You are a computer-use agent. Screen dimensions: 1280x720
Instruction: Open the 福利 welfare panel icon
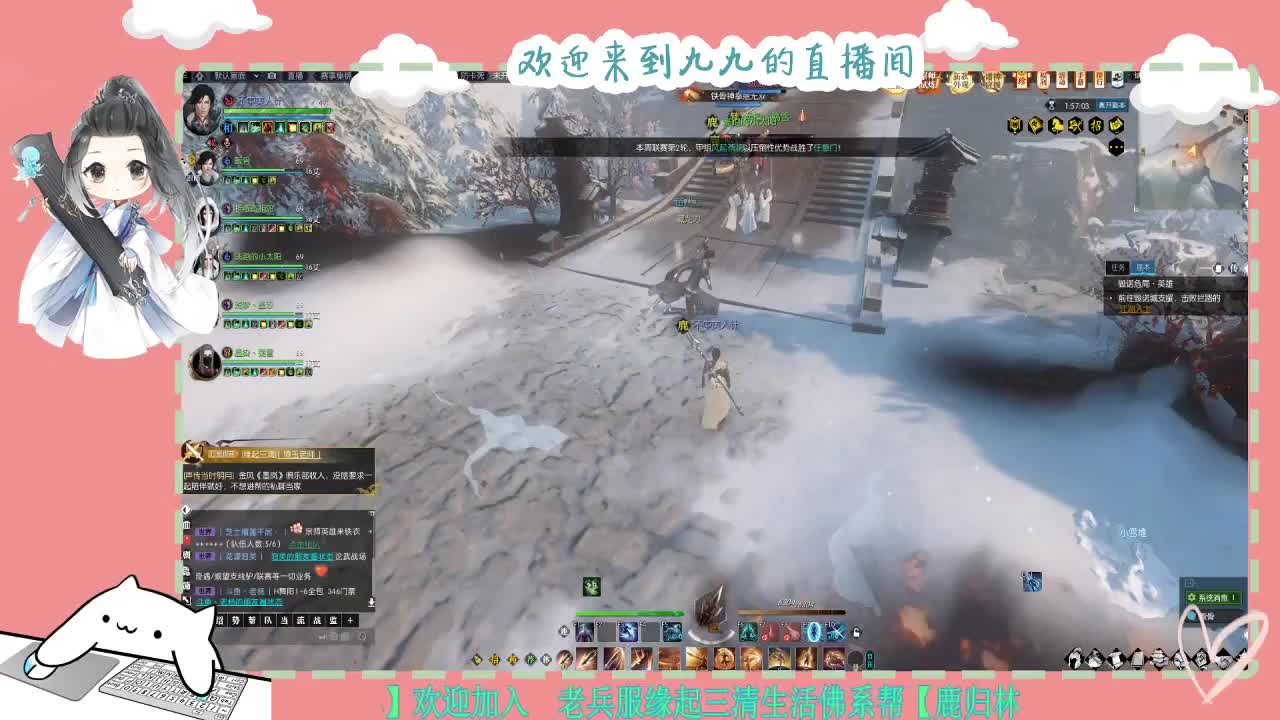tap(1042, 80)
